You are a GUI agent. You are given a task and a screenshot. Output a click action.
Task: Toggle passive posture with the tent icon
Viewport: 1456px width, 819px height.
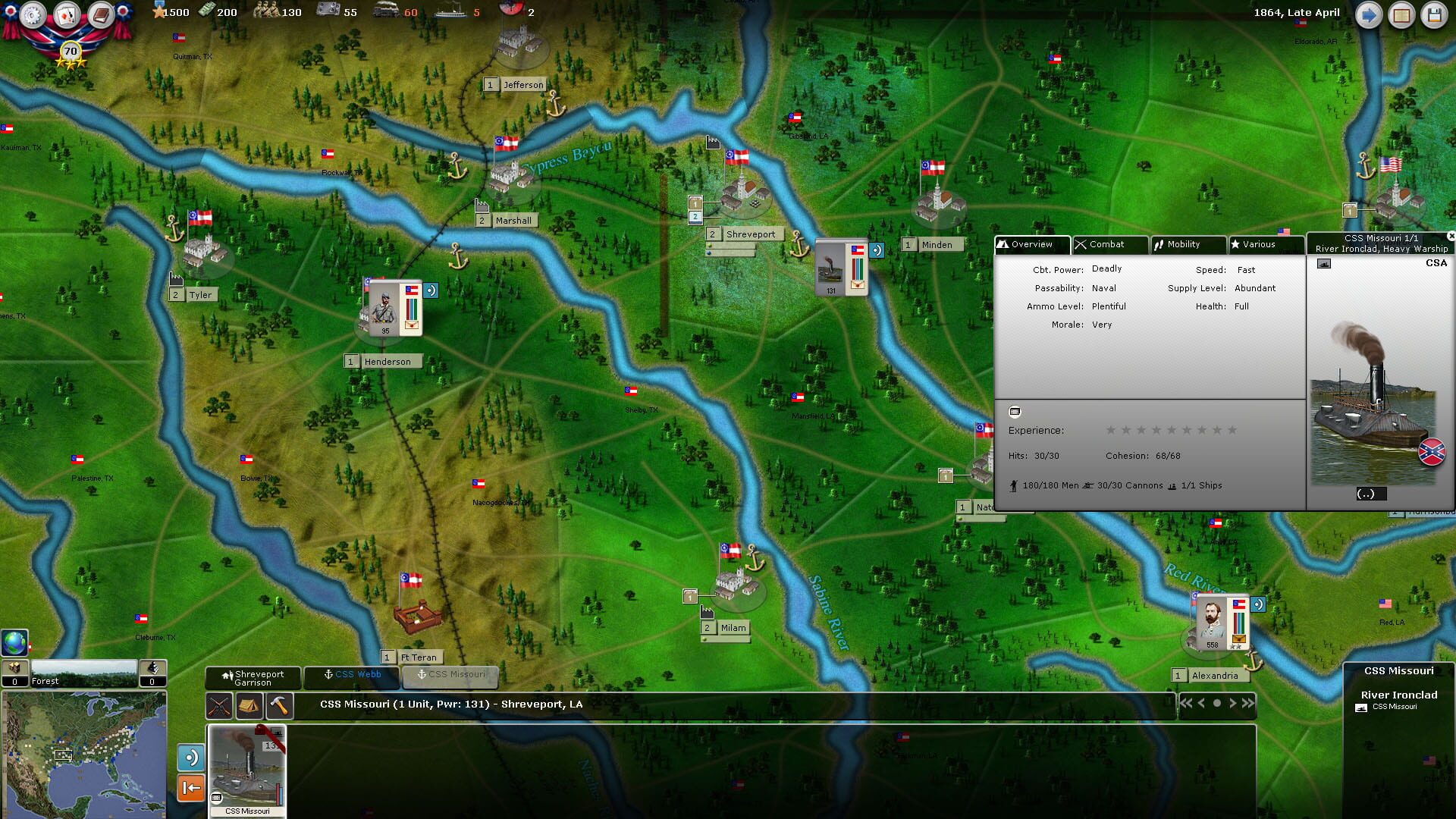[x=249, y=706]
